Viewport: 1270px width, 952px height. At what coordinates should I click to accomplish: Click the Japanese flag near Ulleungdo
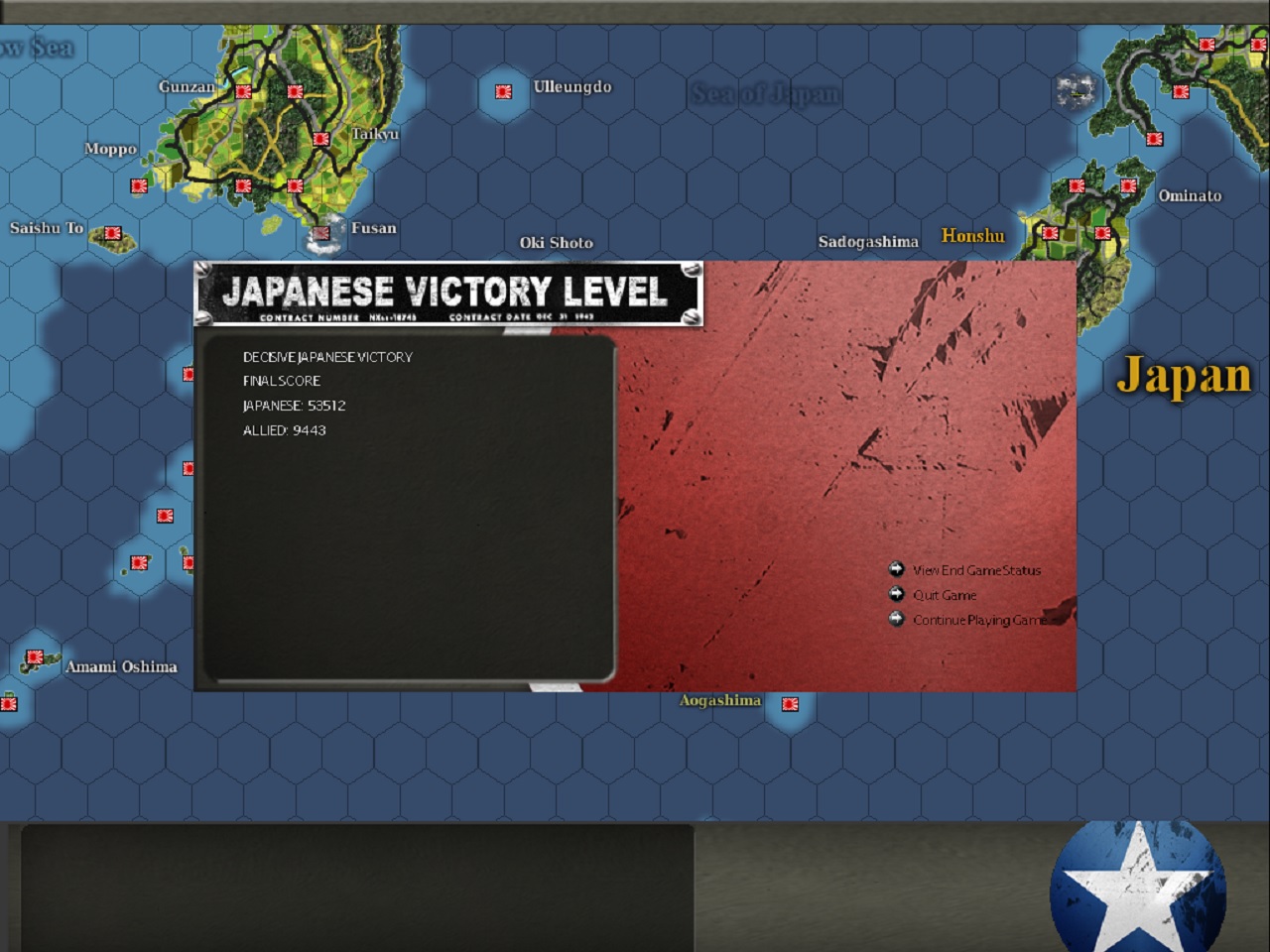coord(503,90)
